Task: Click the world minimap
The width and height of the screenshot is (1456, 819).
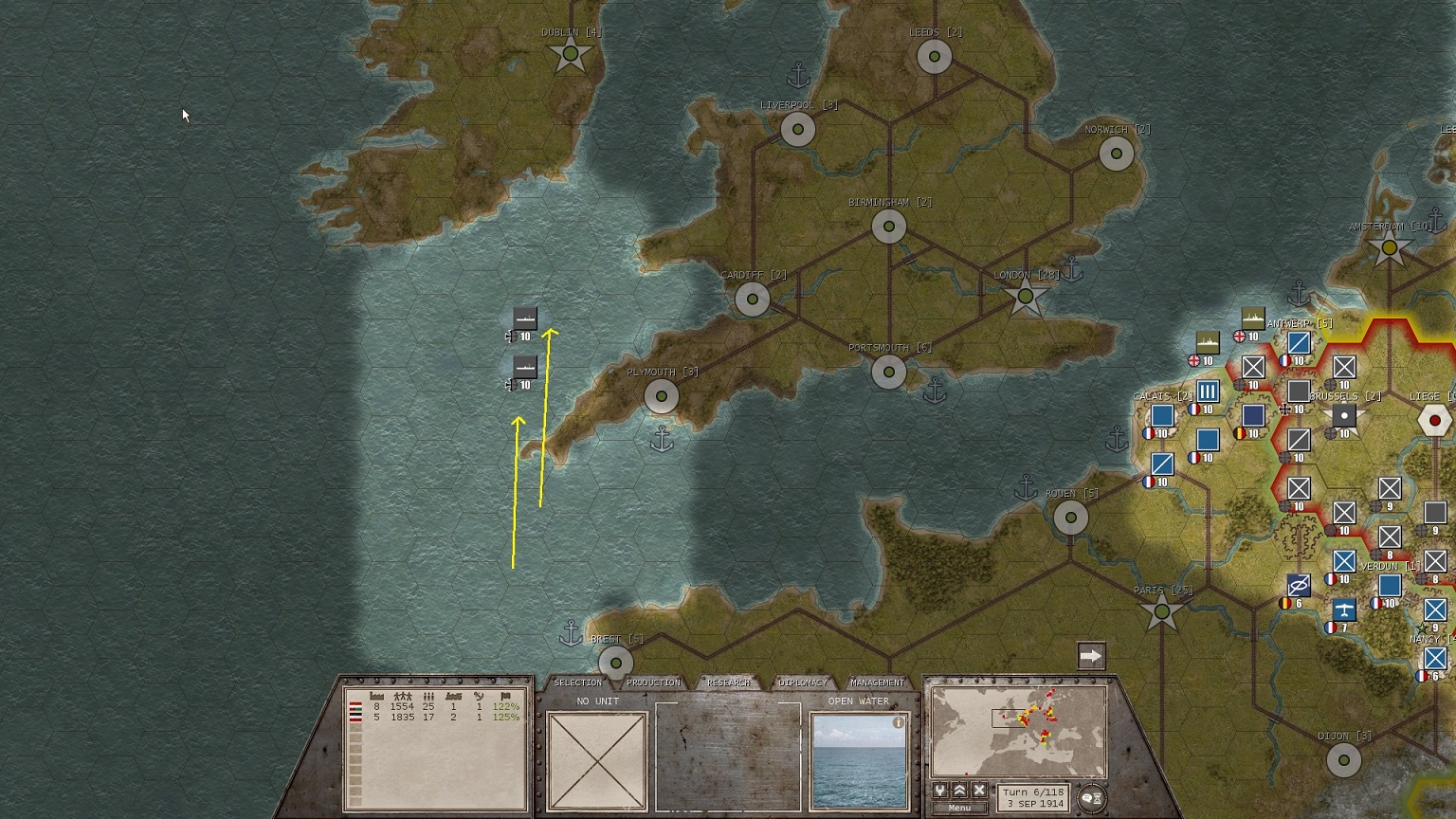Action: point(1018,732)
